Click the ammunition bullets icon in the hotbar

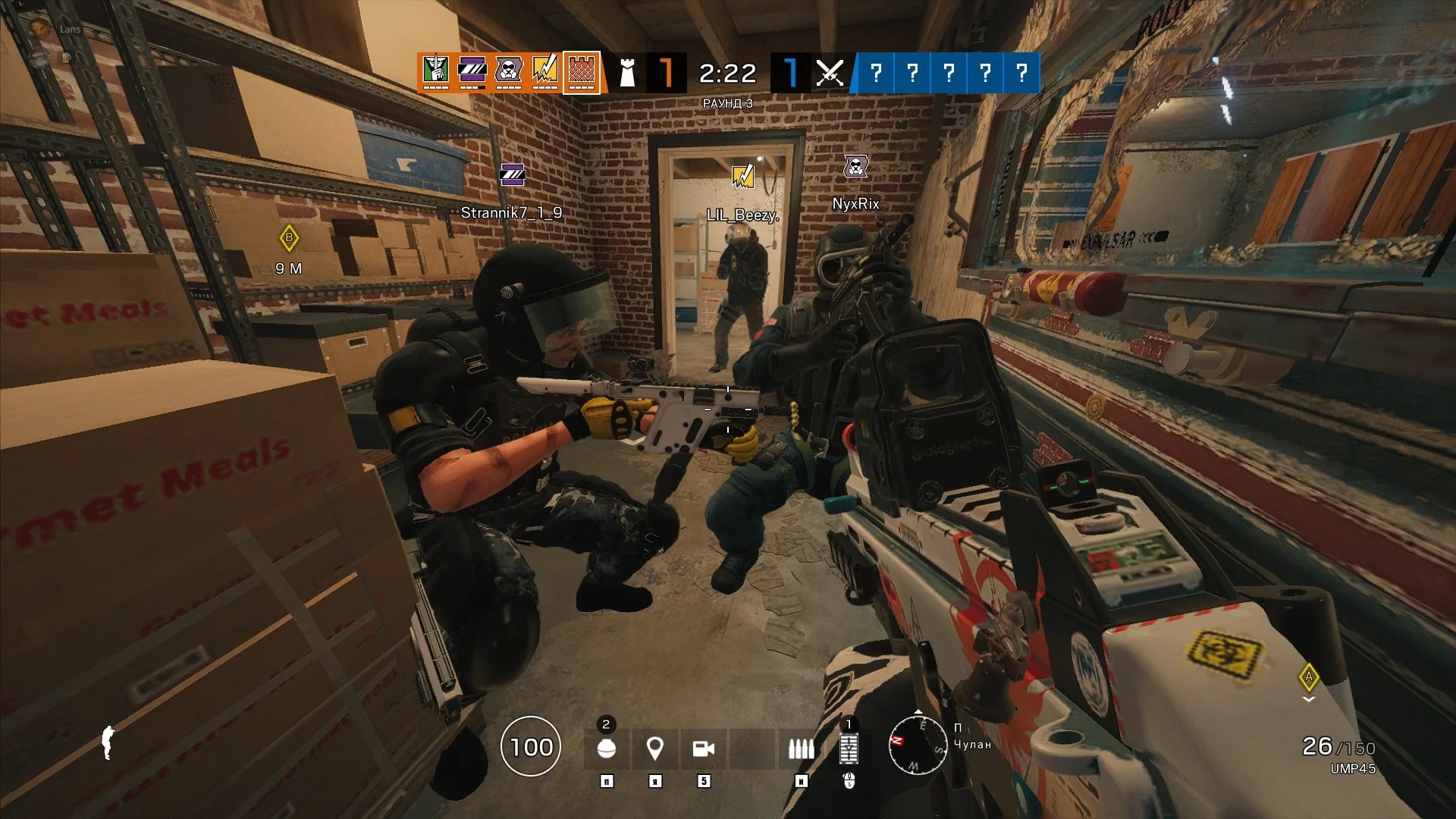pyautogui.click(x=800, y=749)
